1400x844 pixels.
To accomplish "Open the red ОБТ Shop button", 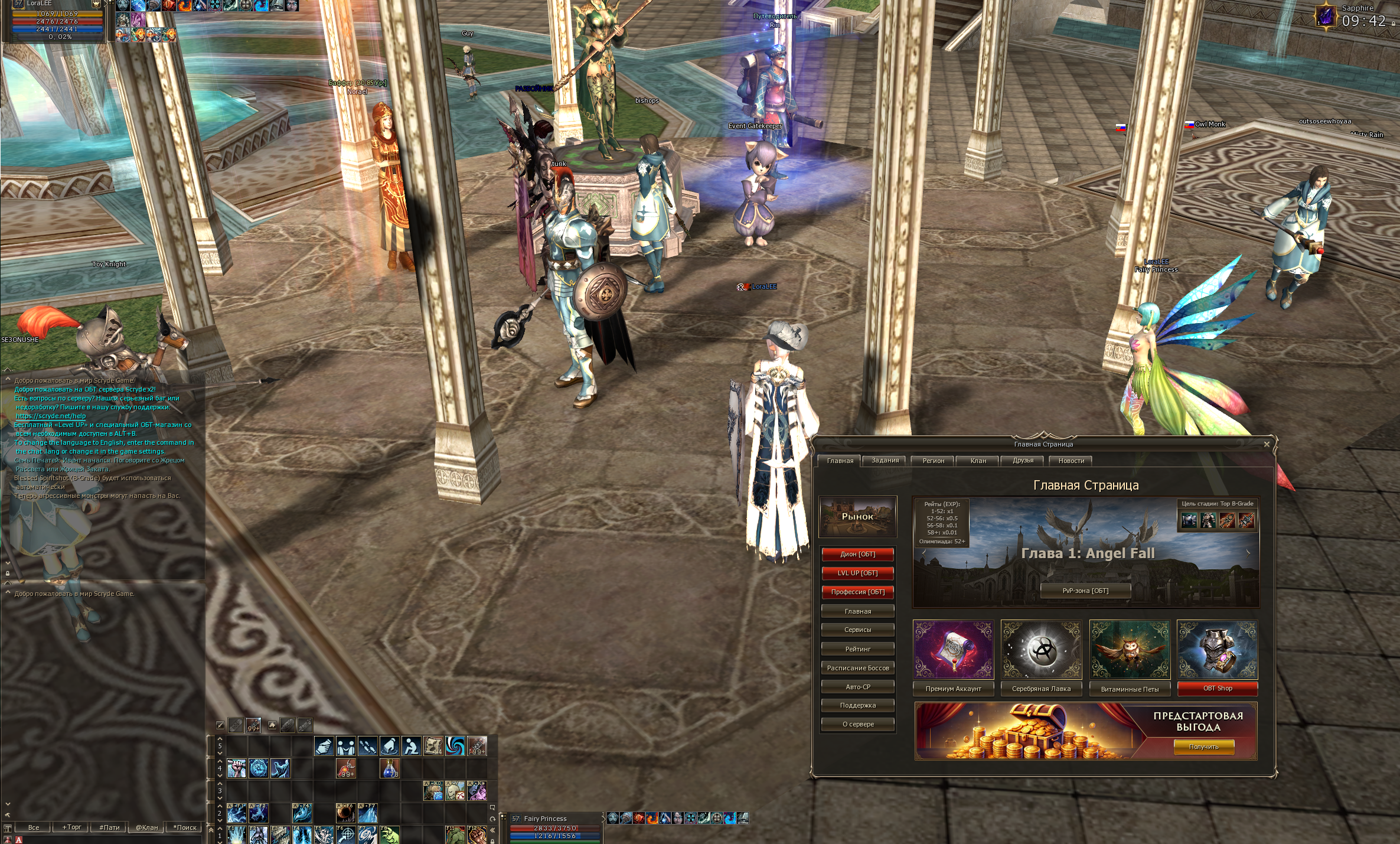I will [x=1218, y=688].
